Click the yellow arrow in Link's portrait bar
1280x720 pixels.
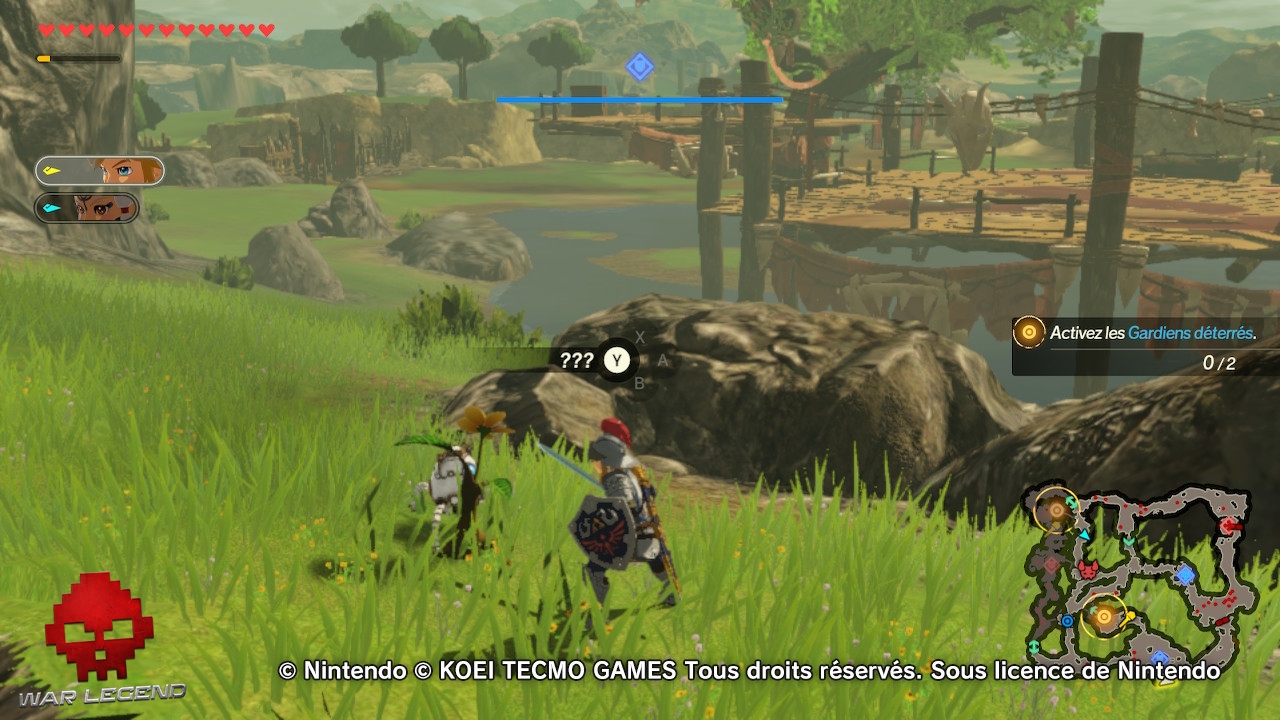pyautogui.click(x=52, y=170)
